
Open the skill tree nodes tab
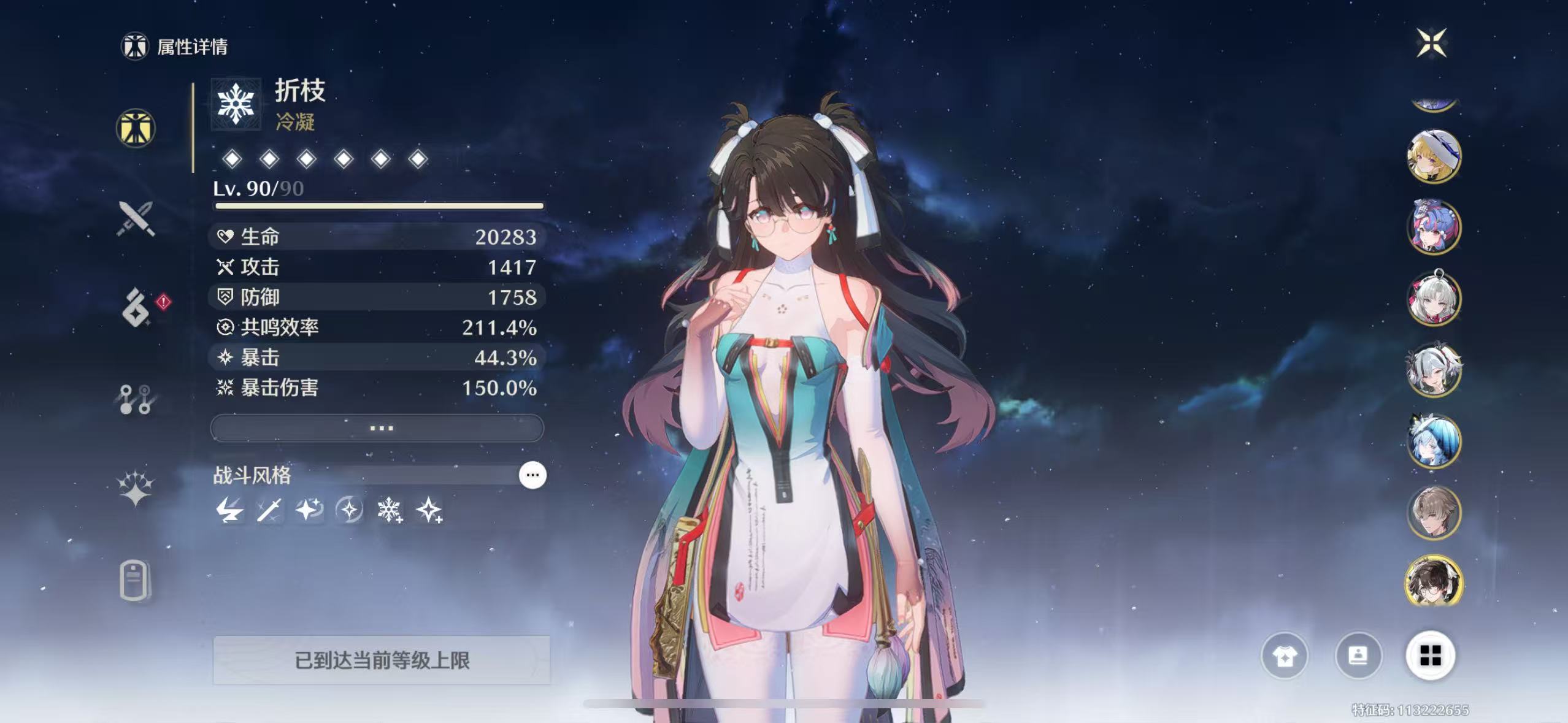tap(136, 399)
